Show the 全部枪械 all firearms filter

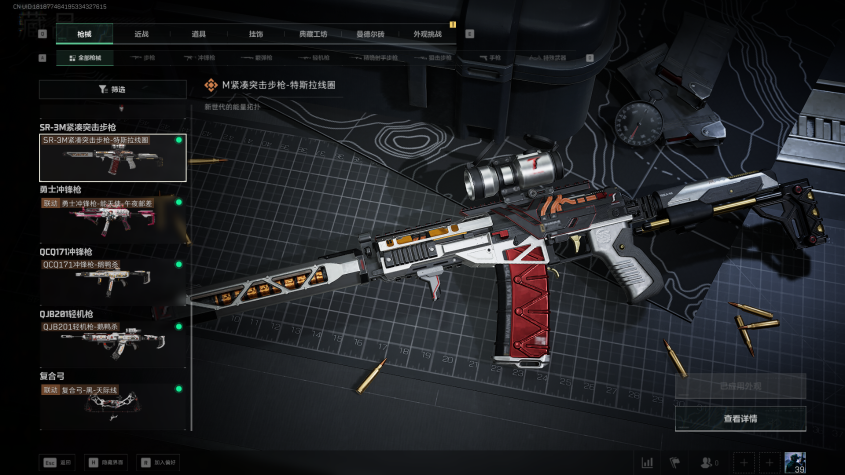[86, 58]
